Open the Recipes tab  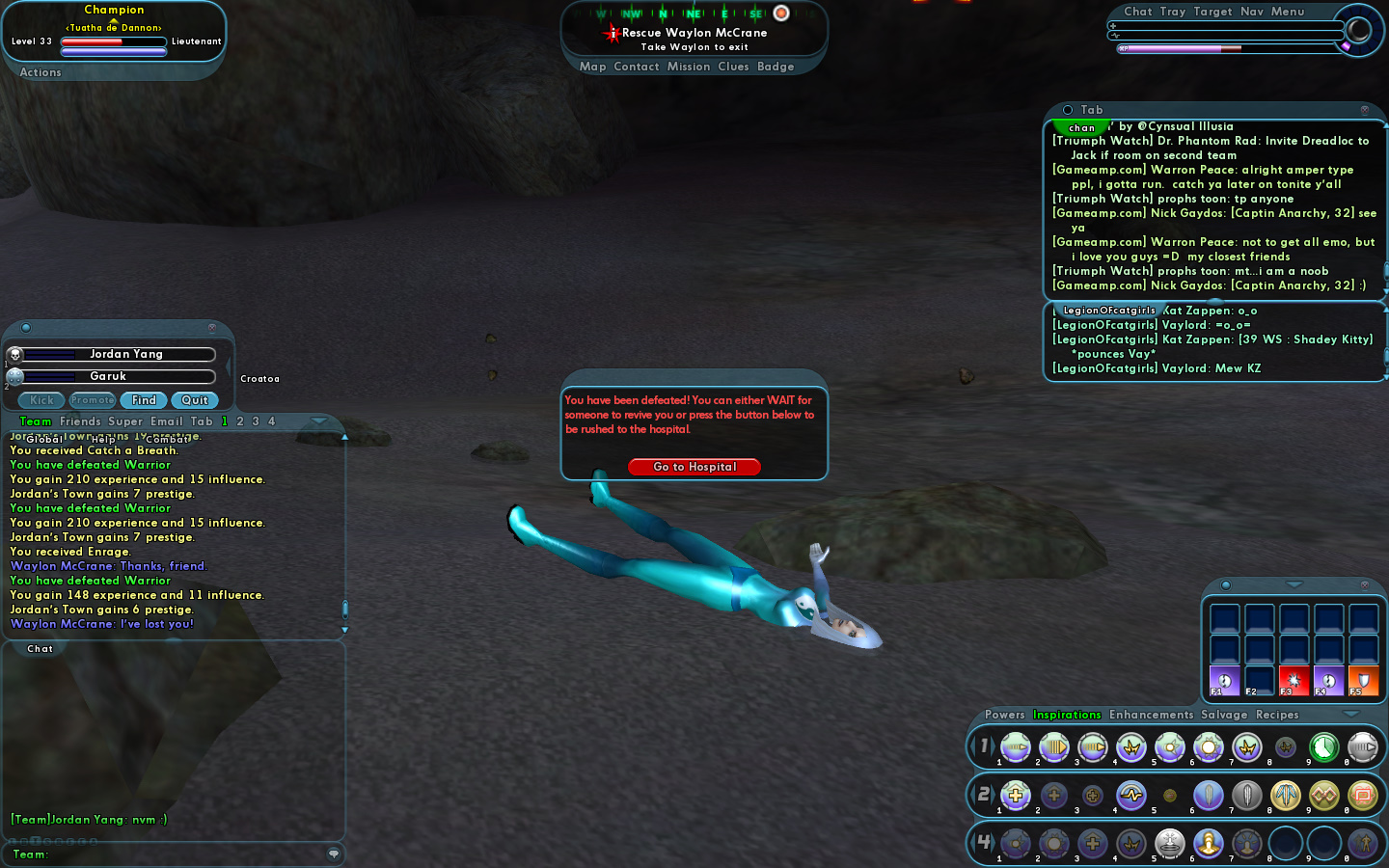[1277, 715]
